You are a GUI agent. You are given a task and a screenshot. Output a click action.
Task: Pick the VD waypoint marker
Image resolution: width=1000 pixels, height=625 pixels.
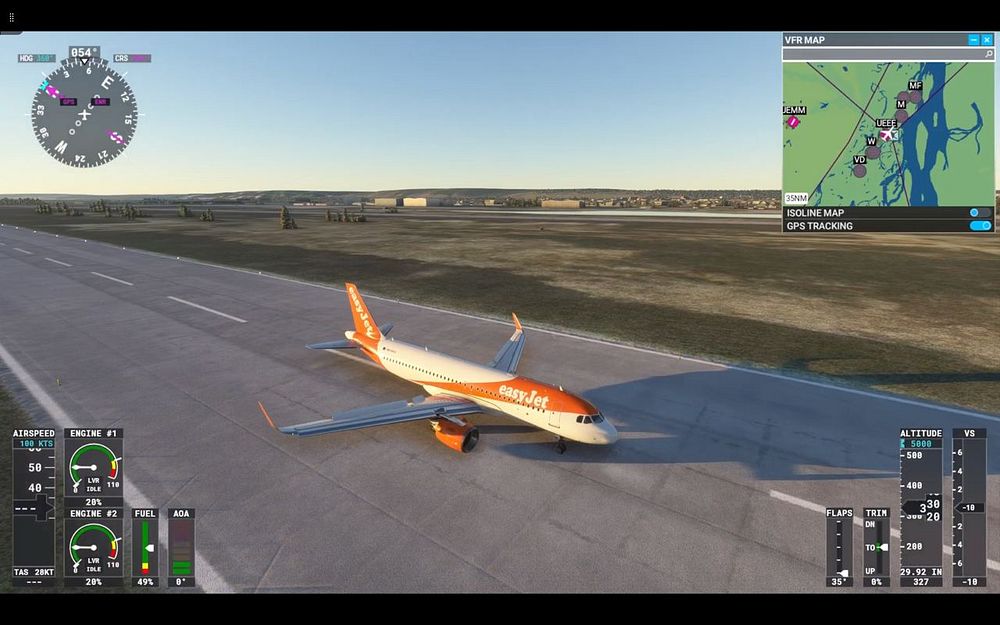coord(860,170)
